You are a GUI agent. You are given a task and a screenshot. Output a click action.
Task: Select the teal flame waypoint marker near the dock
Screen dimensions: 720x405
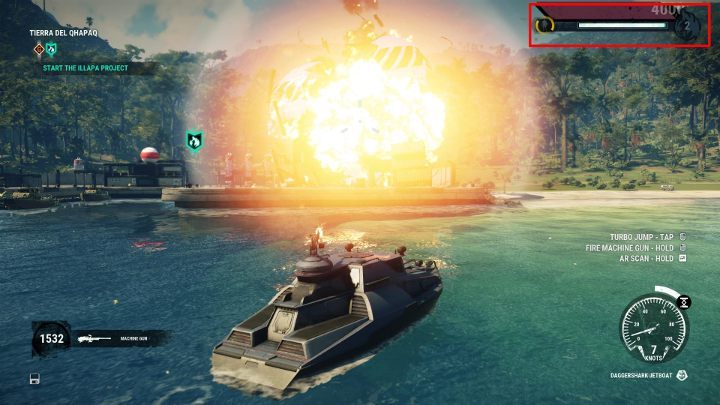(195, 141)
